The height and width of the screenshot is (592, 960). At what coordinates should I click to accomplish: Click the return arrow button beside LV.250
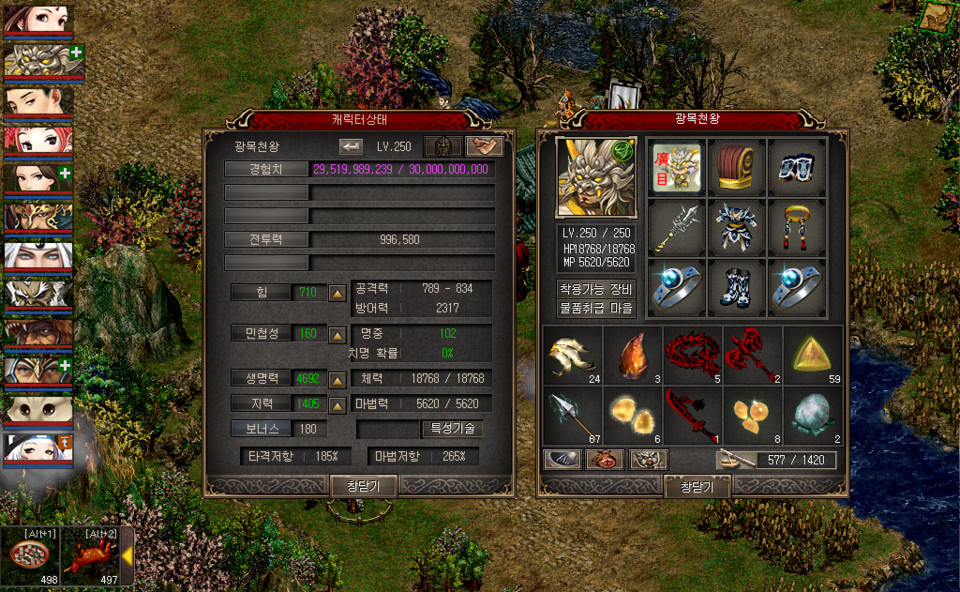(x=351, y=146)
